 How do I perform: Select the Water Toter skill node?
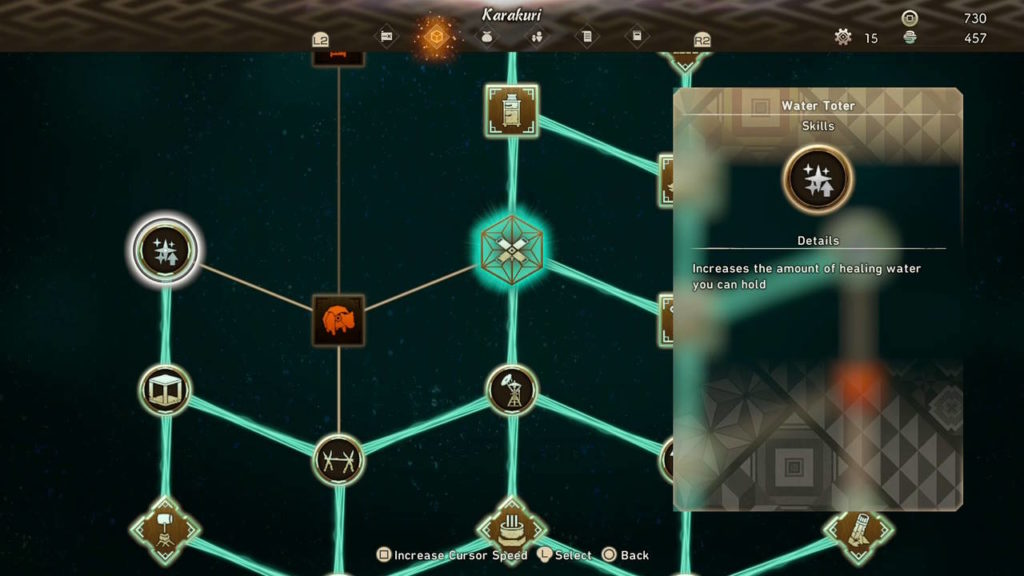tap(165, 250)
